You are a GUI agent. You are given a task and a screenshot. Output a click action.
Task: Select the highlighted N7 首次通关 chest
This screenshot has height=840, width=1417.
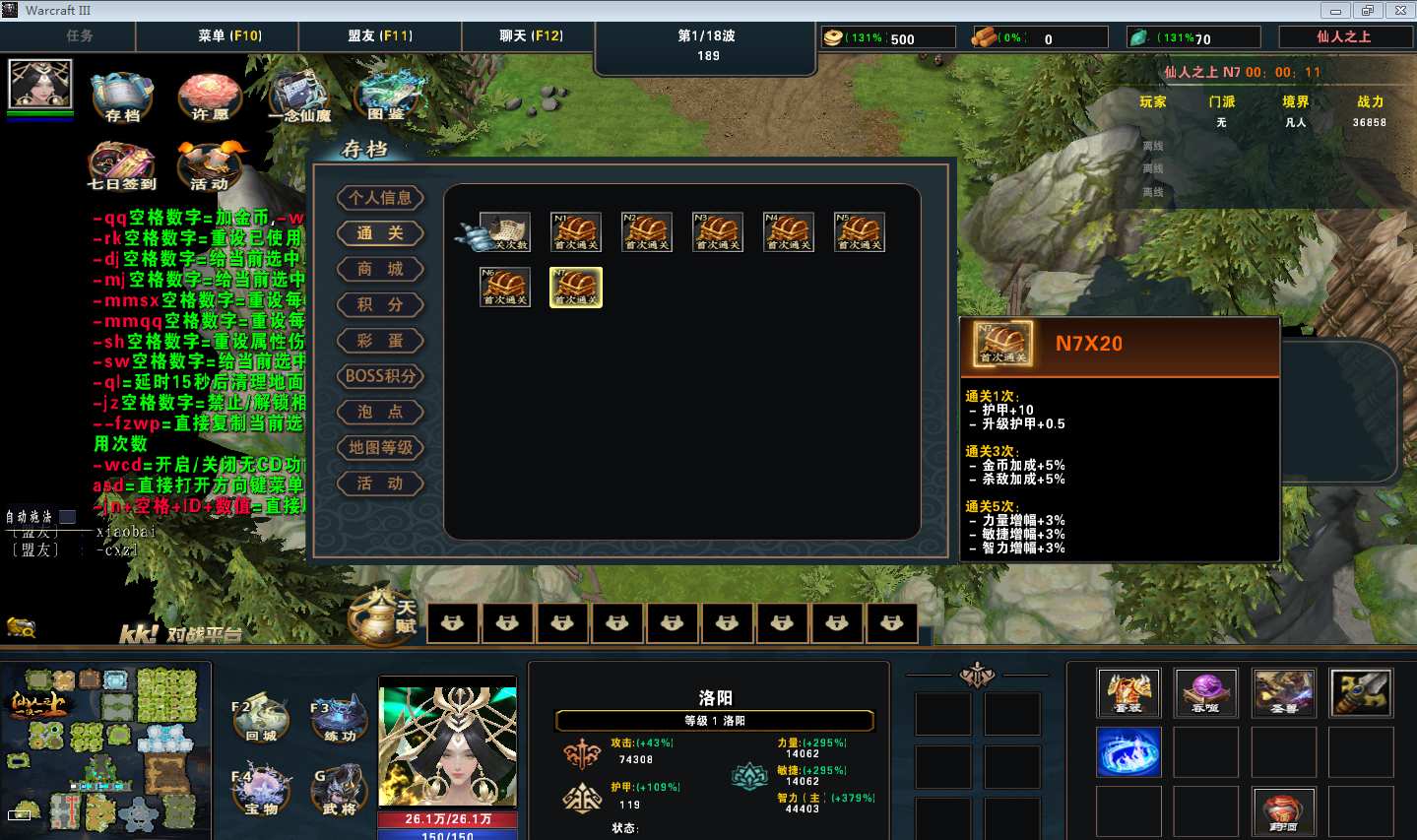coord(576,288)
